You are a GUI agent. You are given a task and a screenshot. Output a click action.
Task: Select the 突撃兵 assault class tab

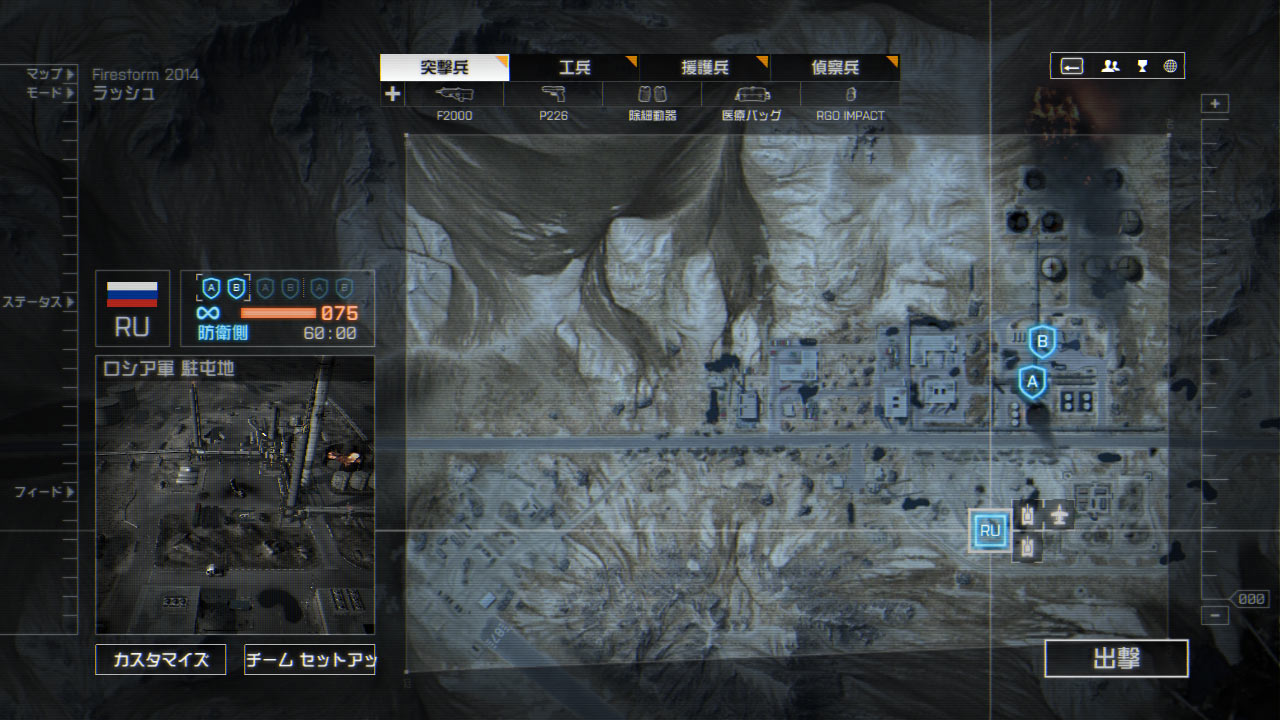pos(444,68)
